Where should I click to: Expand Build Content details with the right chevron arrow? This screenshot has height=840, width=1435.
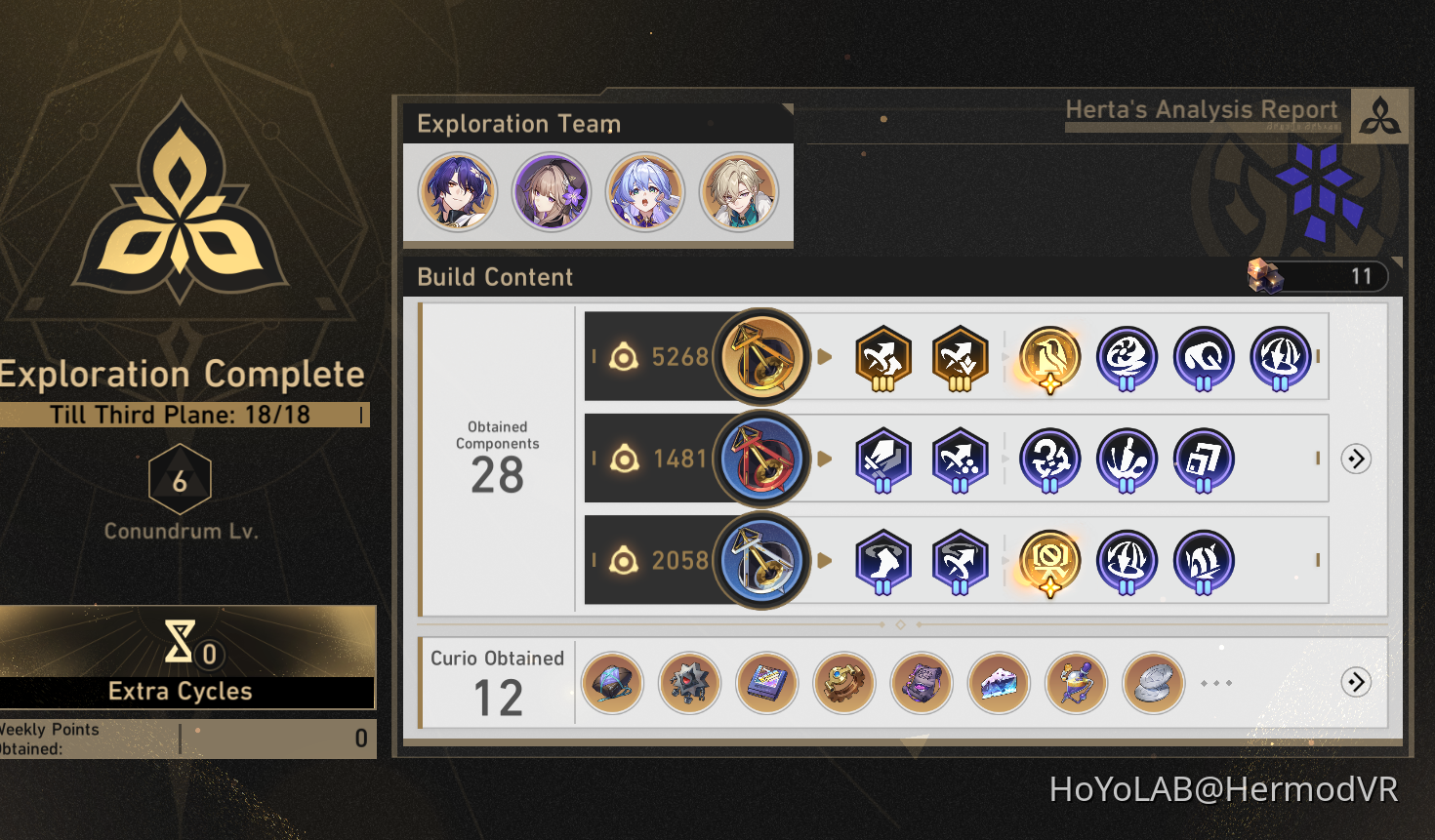click(1356, 459)
